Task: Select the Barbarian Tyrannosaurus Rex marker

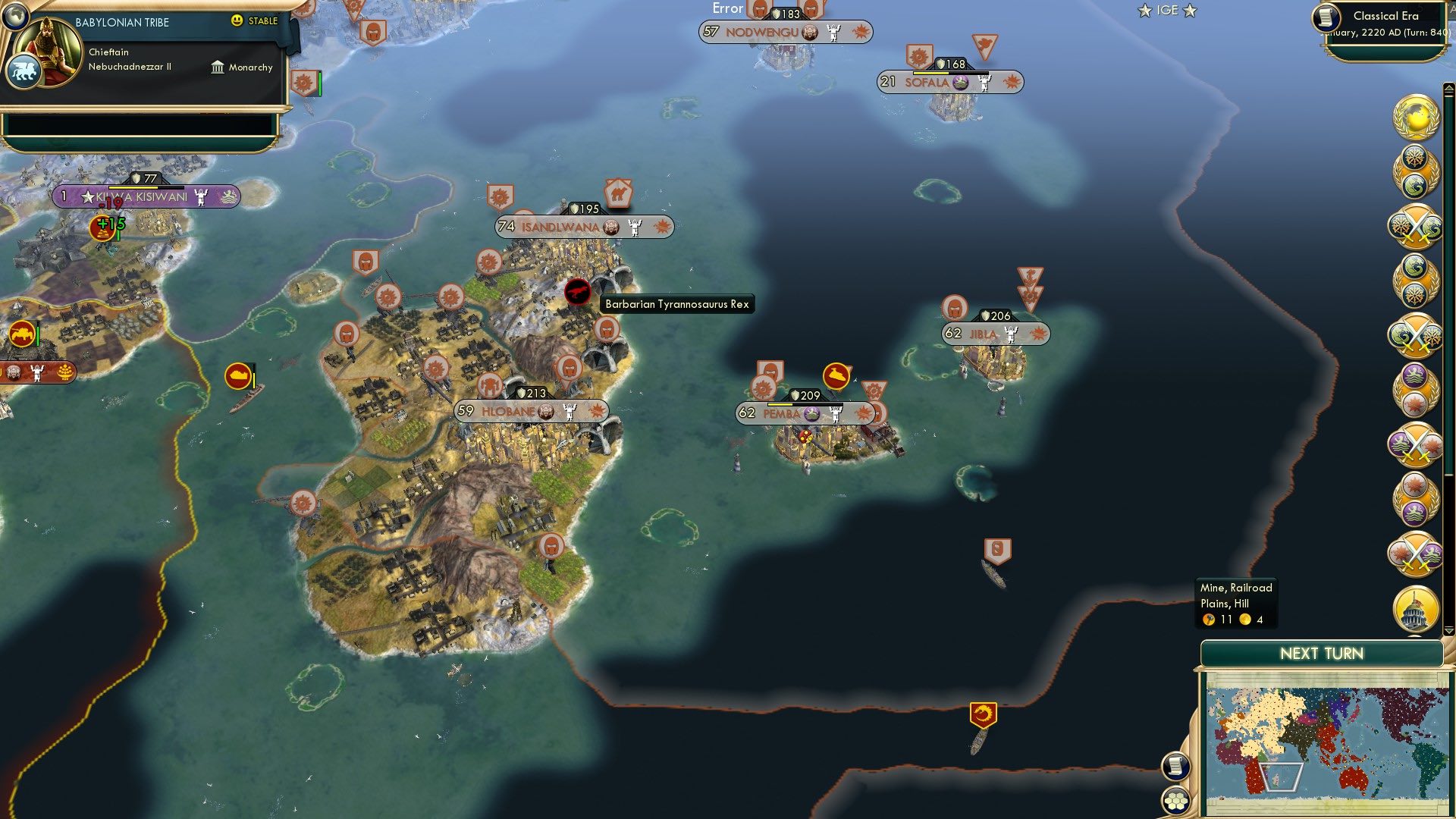Action: point(576,292)
